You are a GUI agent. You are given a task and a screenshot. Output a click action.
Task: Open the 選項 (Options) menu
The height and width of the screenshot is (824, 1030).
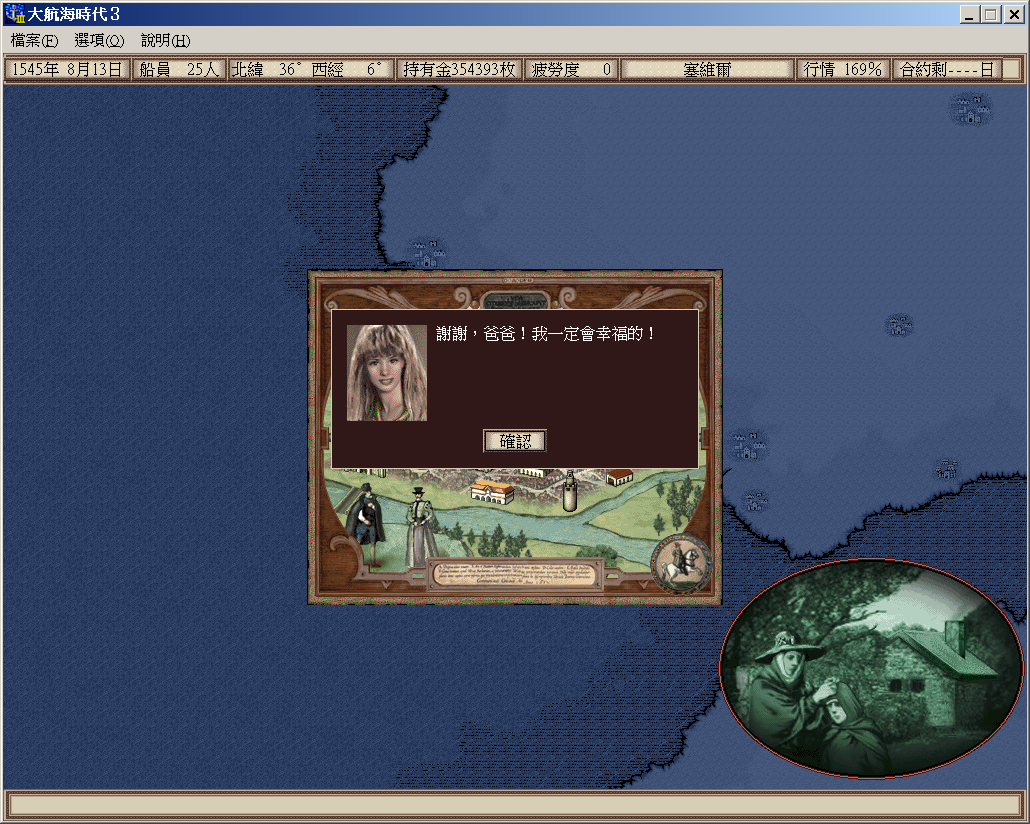pyautogui.click(x=99, y=41)
